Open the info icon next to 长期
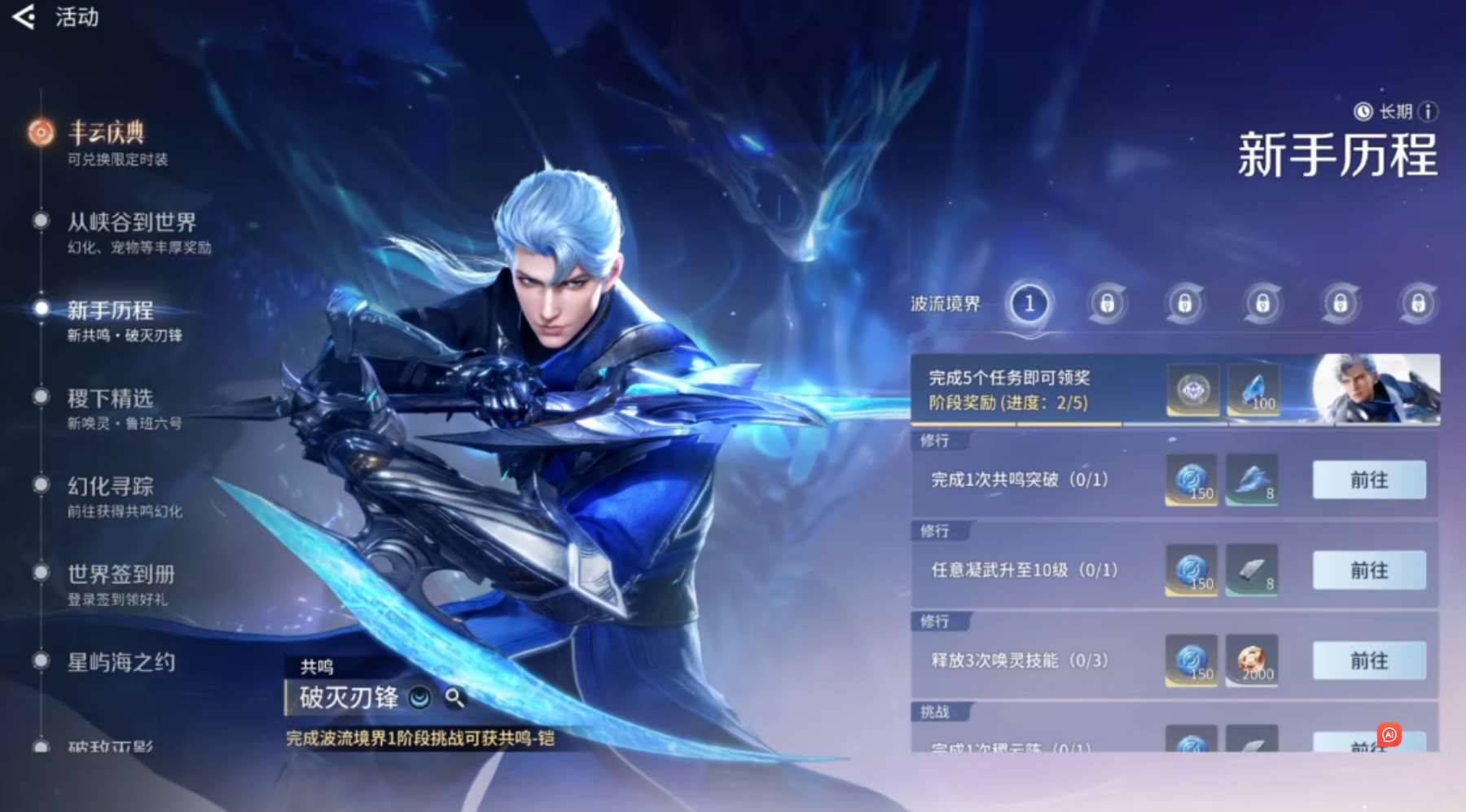Viewport: 1466px width, 812px height. click(x=1429, y=112)
